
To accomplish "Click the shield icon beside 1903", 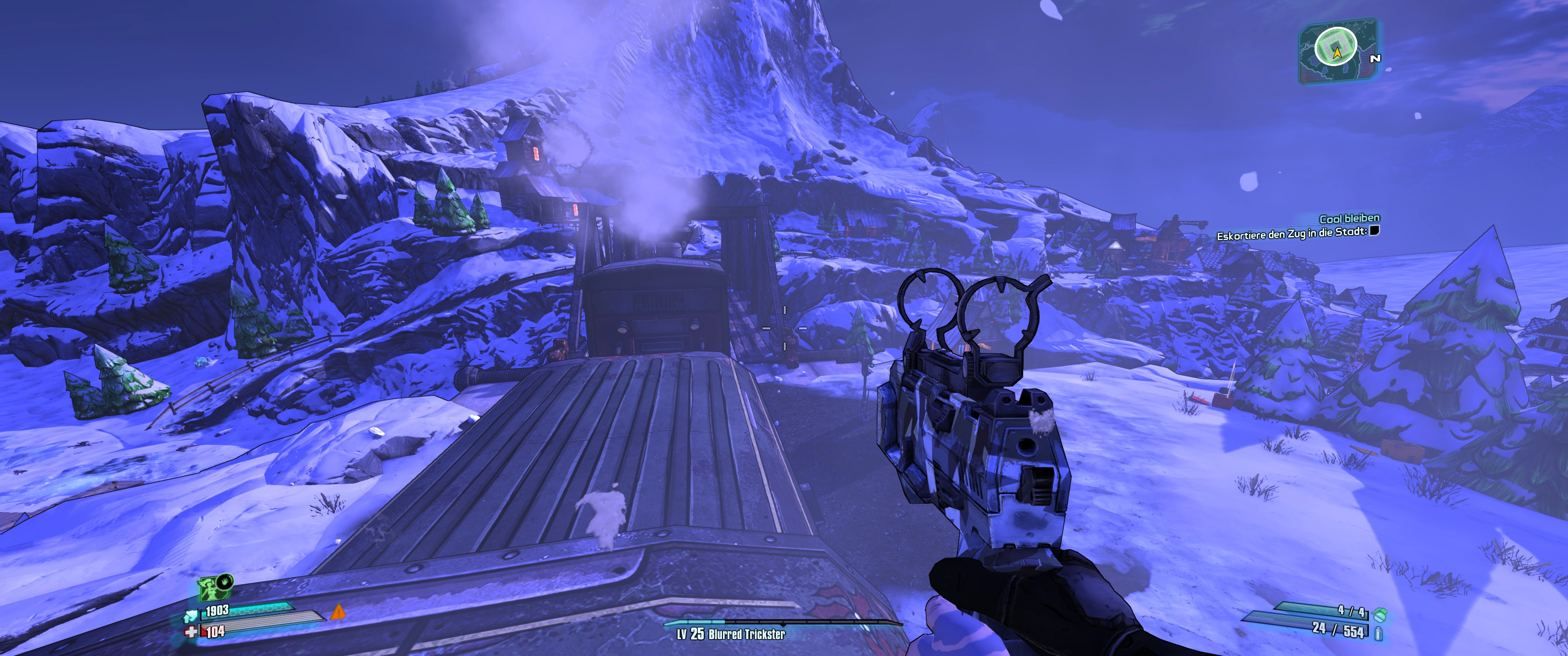I will point(191,616).
